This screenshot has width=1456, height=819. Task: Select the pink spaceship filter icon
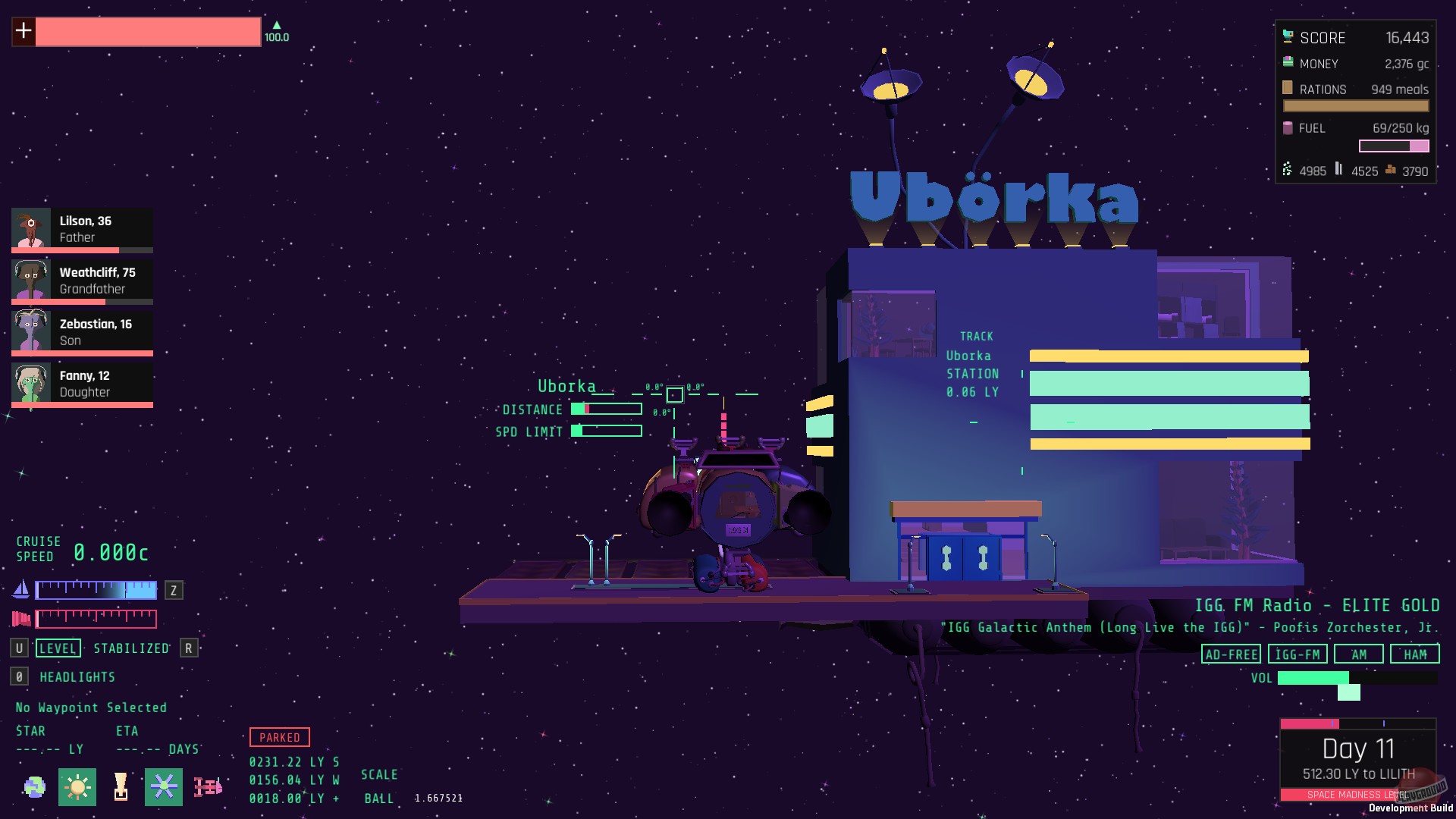click(206, 788)
